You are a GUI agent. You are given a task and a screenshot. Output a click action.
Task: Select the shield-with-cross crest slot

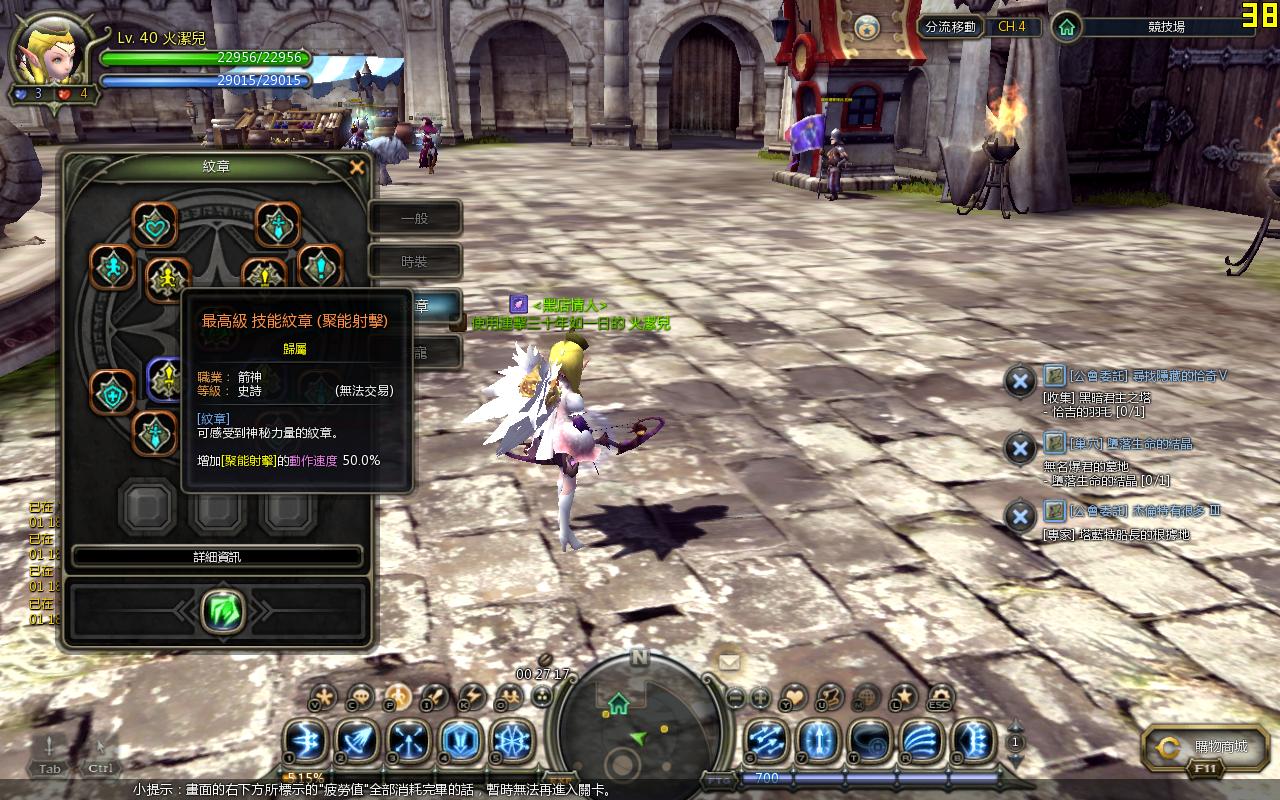pyautogui.click(x=112, y=393)
